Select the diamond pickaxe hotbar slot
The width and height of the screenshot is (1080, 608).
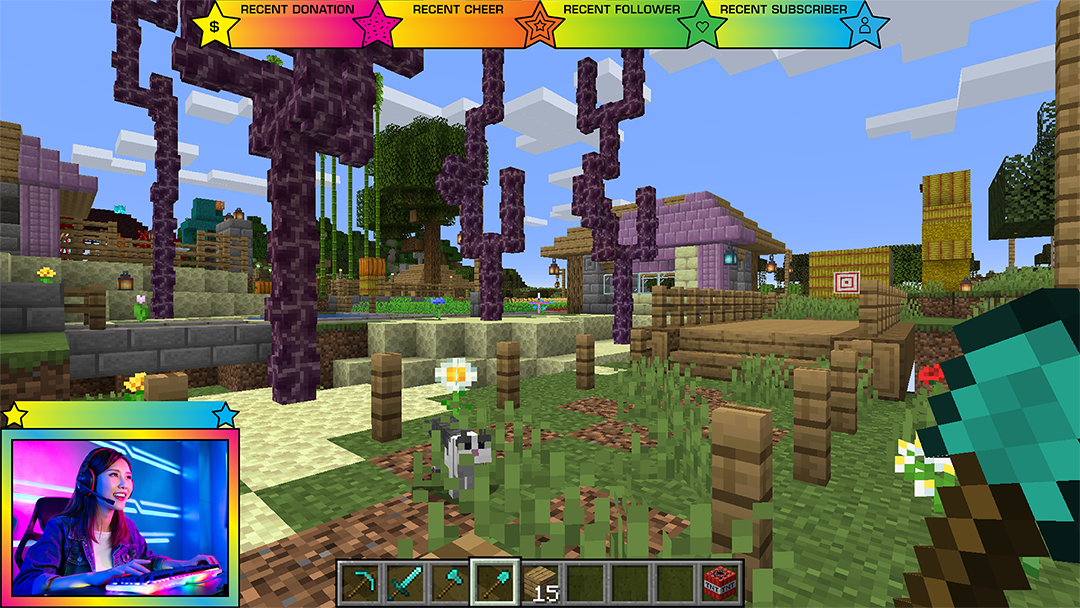(357, 582)
